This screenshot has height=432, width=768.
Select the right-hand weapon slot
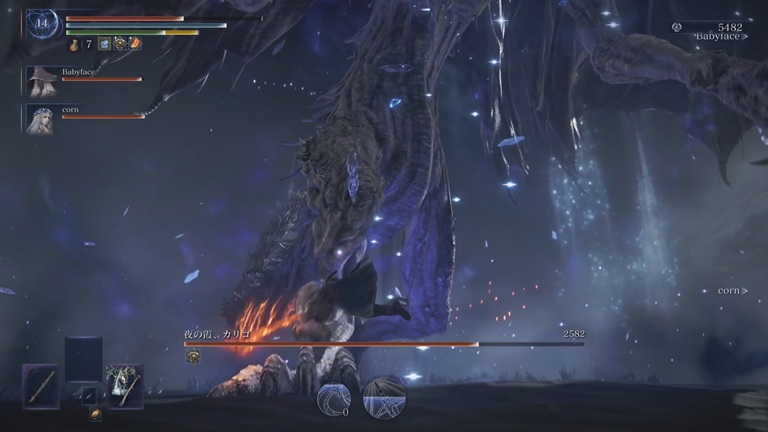[124, 386]
